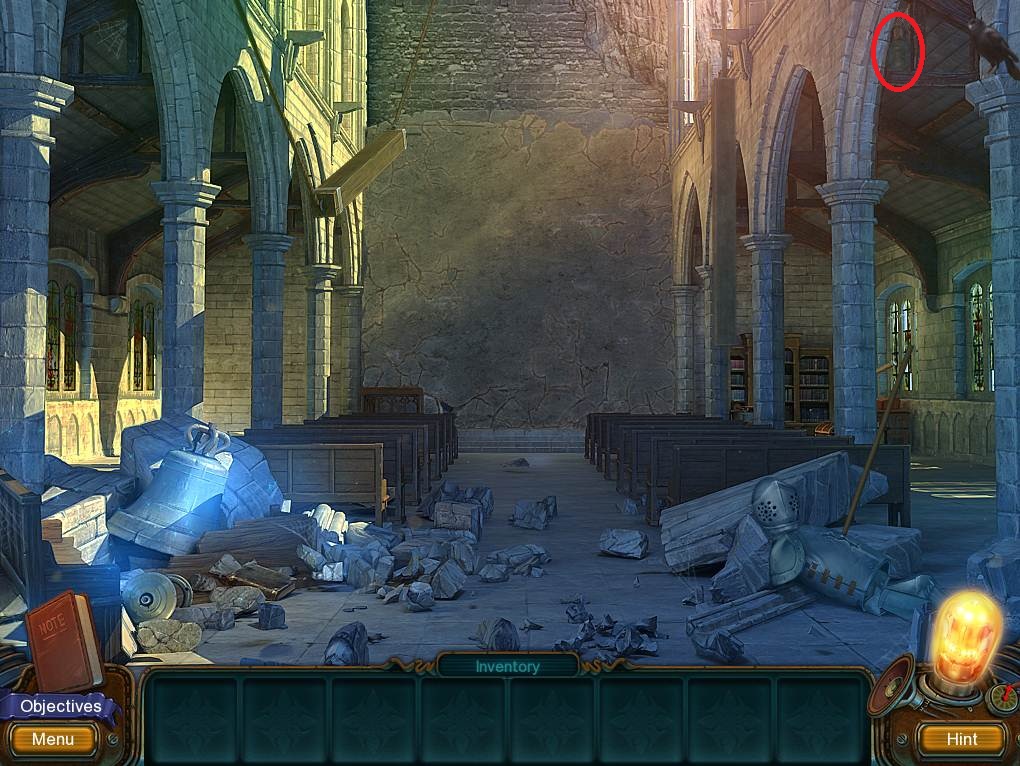Image resolution: width=1020 pixels, height=766 pixels.
Task: Use the Hint button
Action: click(x=961, y=739)
